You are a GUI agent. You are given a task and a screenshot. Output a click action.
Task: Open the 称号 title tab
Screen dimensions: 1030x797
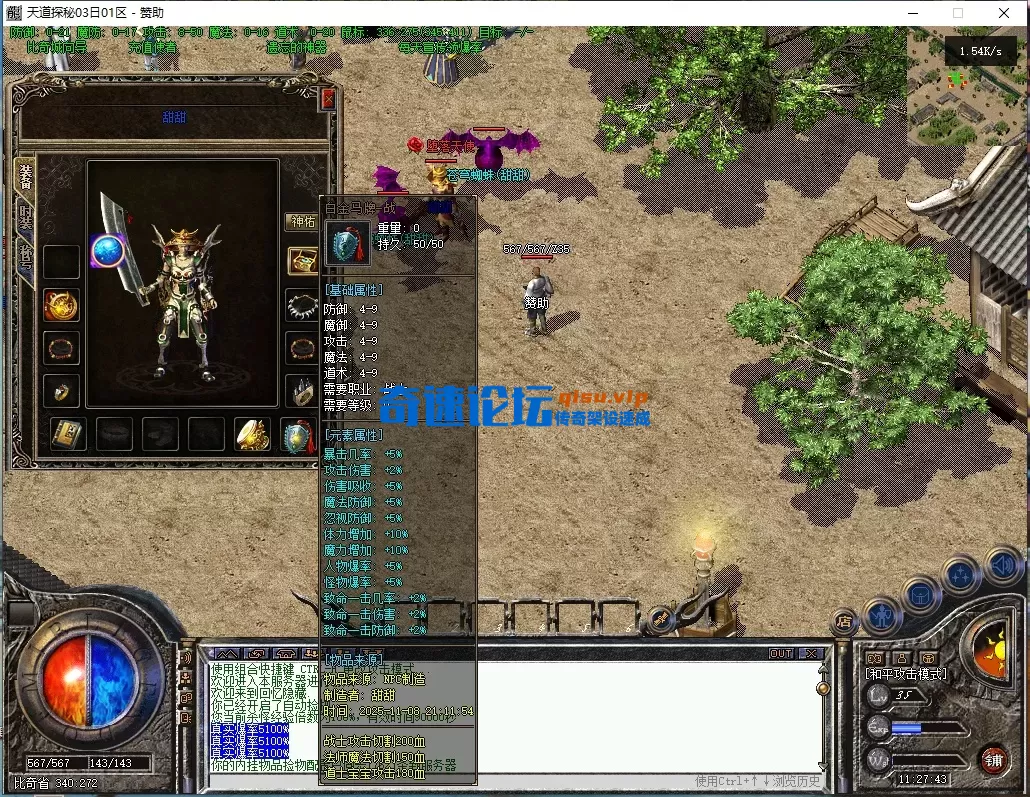(x=26, y=257)
